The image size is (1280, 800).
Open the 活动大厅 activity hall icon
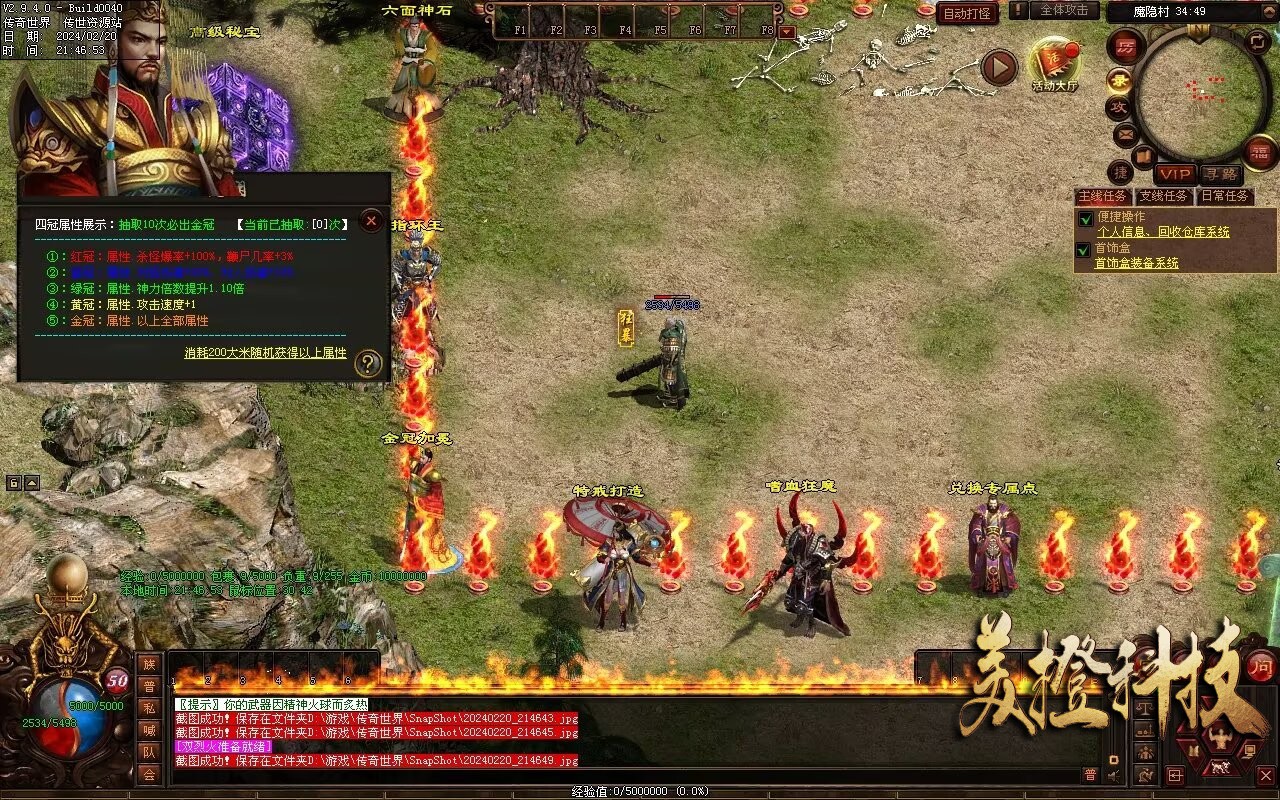1055,65
